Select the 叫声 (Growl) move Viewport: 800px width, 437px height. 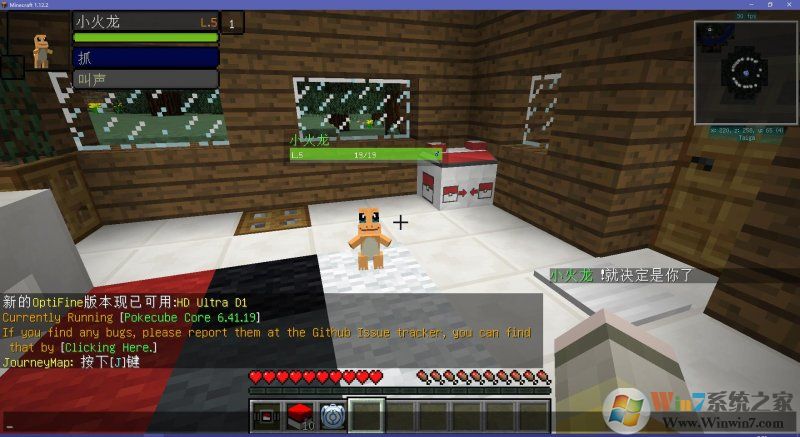click(x=146, y=79)
